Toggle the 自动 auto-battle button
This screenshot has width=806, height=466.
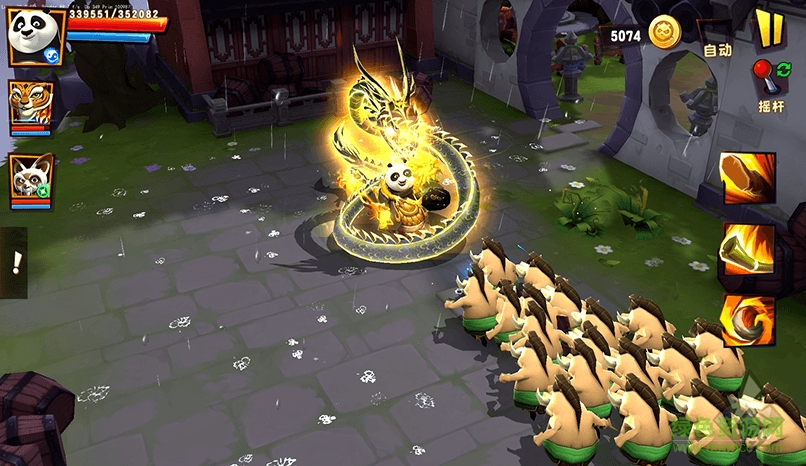(718, 49)
